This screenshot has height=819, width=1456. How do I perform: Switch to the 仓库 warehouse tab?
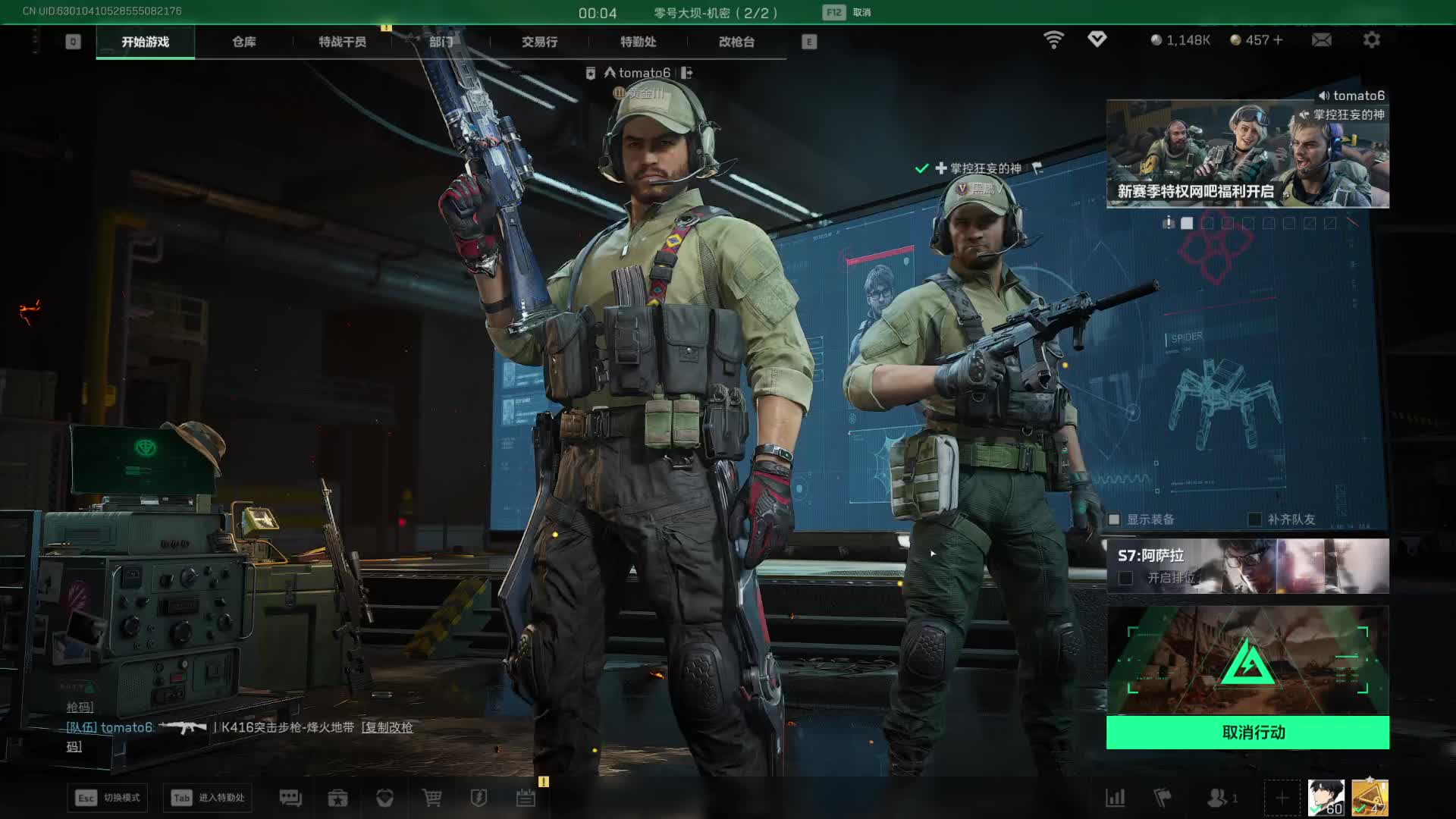point(243,42)
